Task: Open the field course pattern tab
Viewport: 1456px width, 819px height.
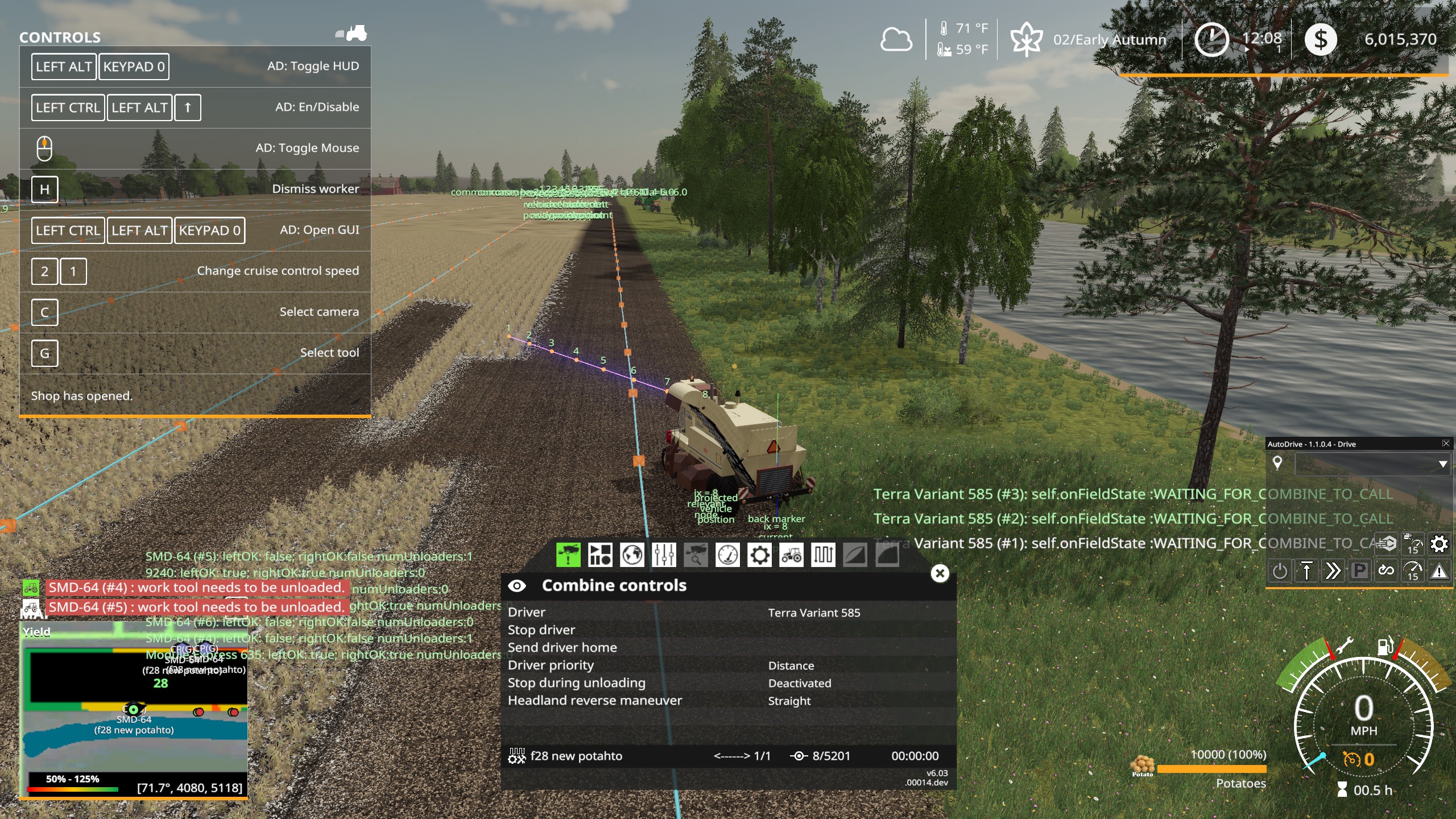Action: coord(823,555)
